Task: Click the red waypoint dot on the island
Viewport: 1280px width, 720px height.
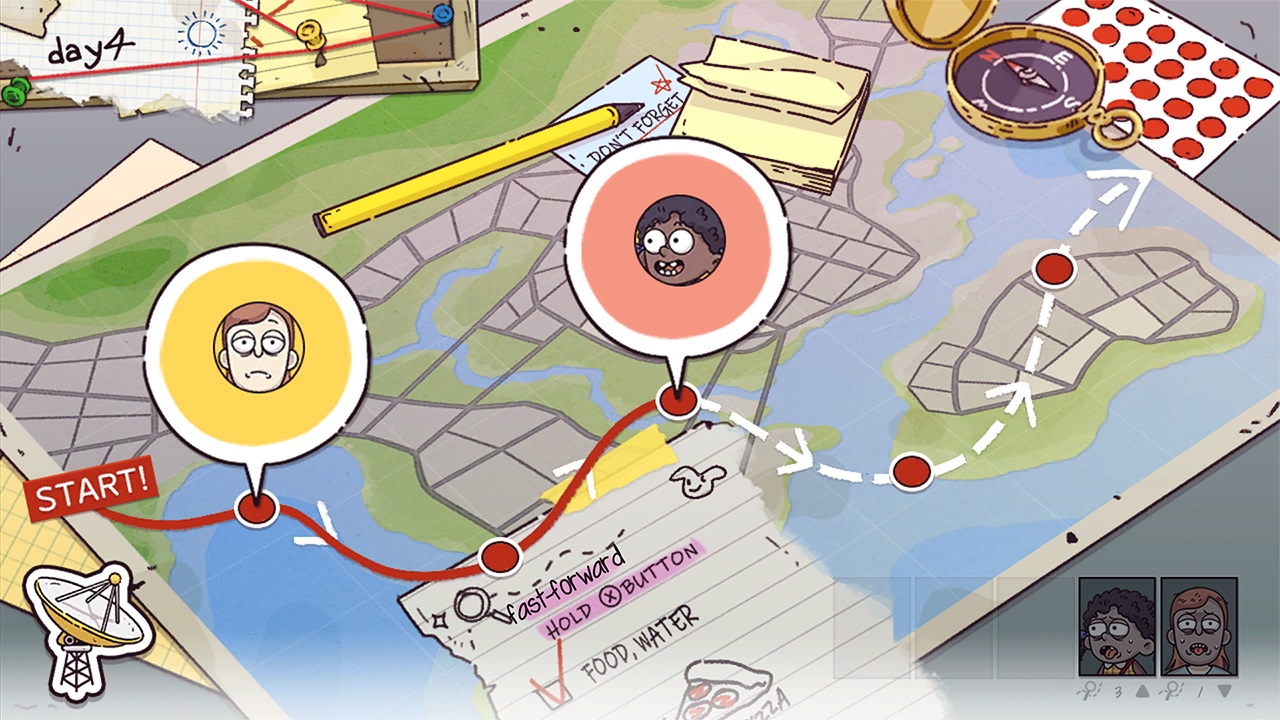Action: click(x=1053, y=268)
